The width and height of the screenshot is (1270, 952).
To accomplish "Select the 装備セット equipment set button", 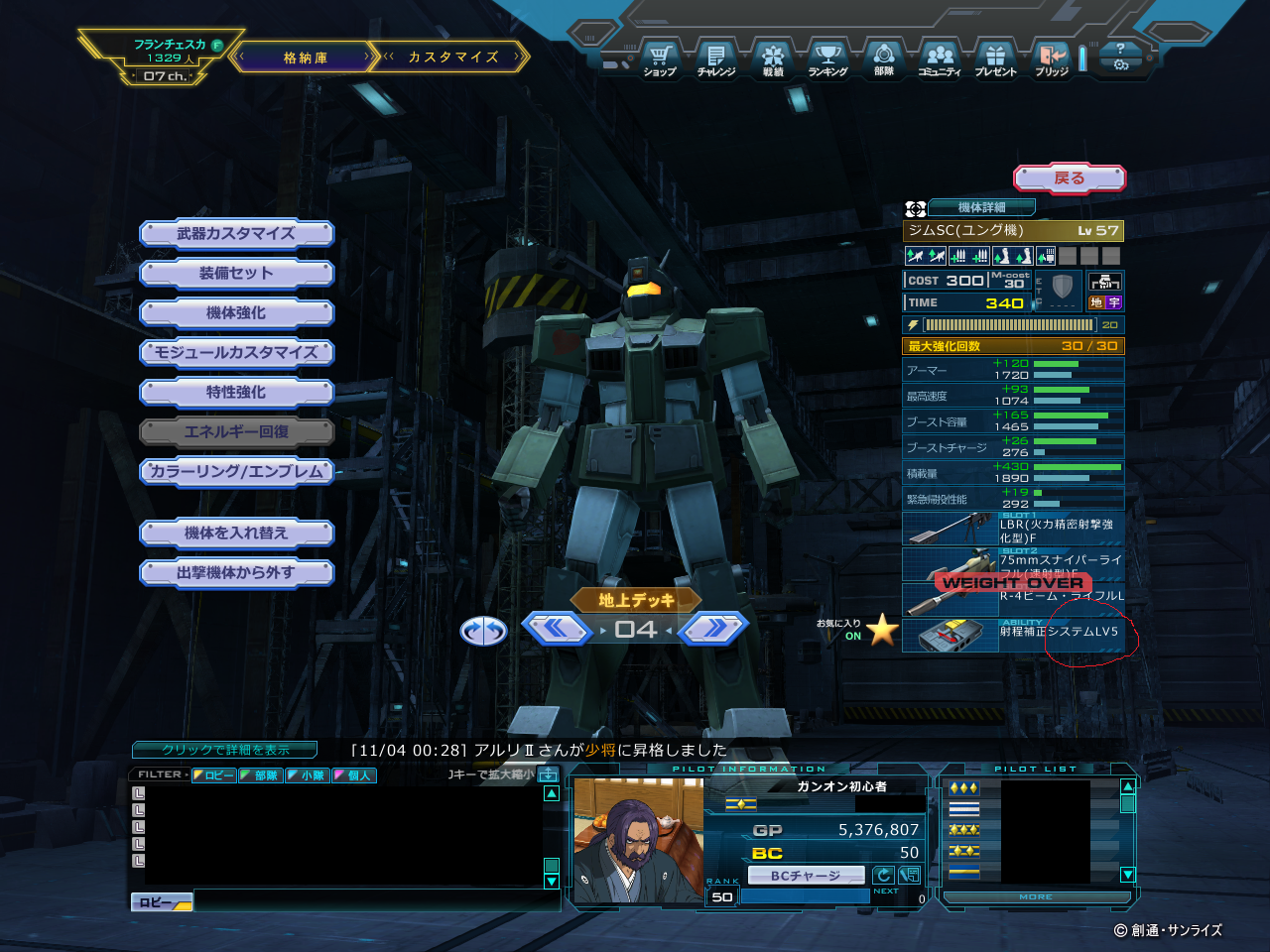I will (236, 274).
